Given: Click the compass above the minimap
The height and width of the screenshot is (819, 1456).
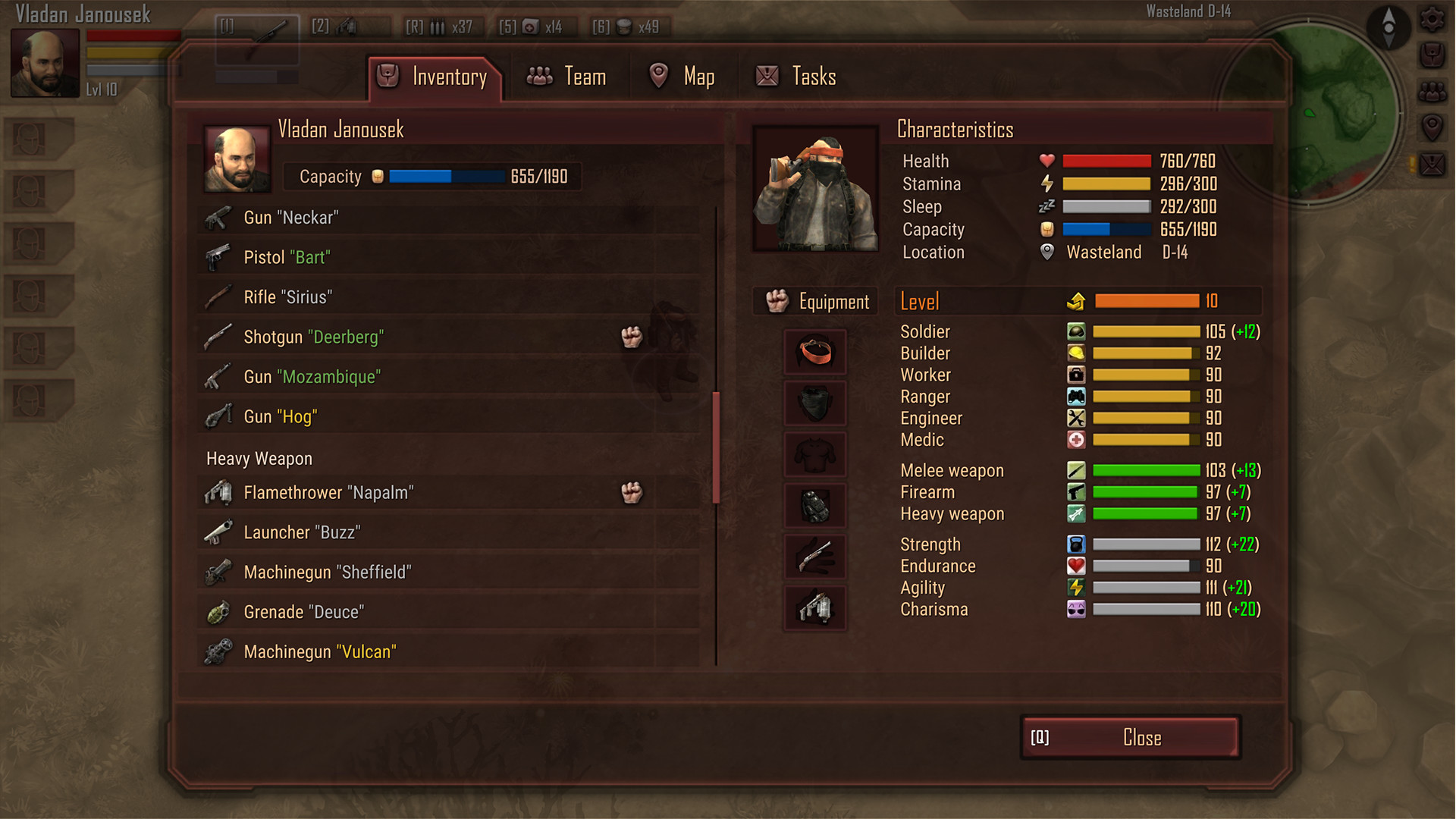Looking at the screenshot, I should point(1388,28).
